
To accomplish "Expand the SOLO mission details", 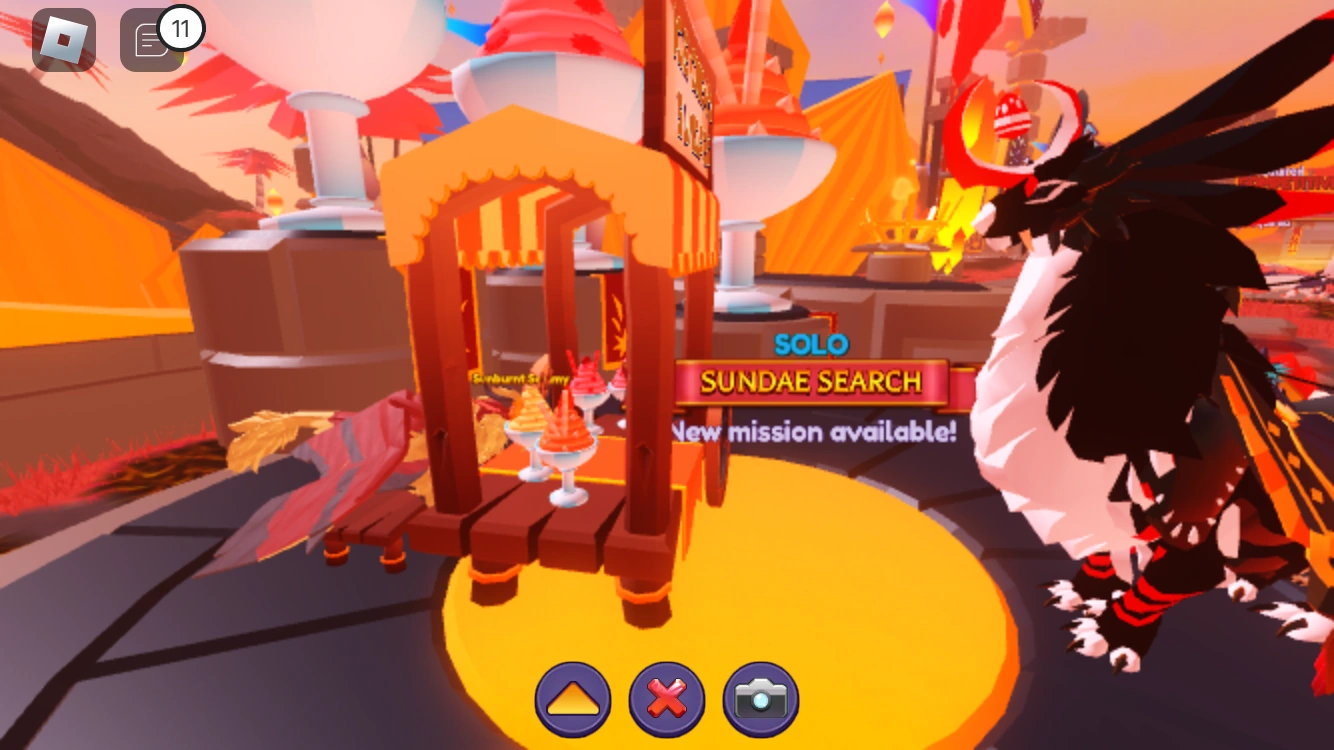I will click(810, 344).
